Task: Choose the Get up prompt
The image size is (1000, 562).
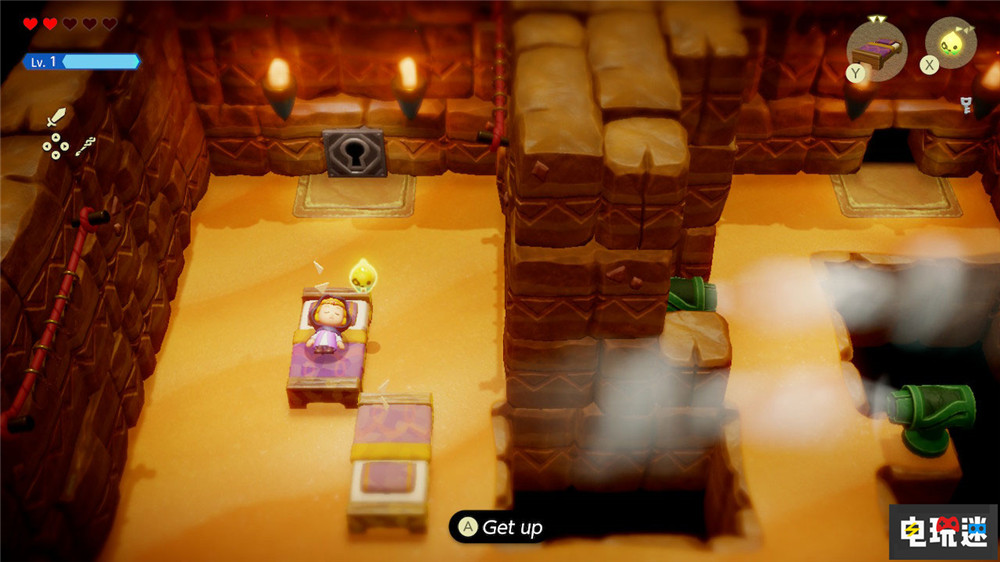Action: 500,527
